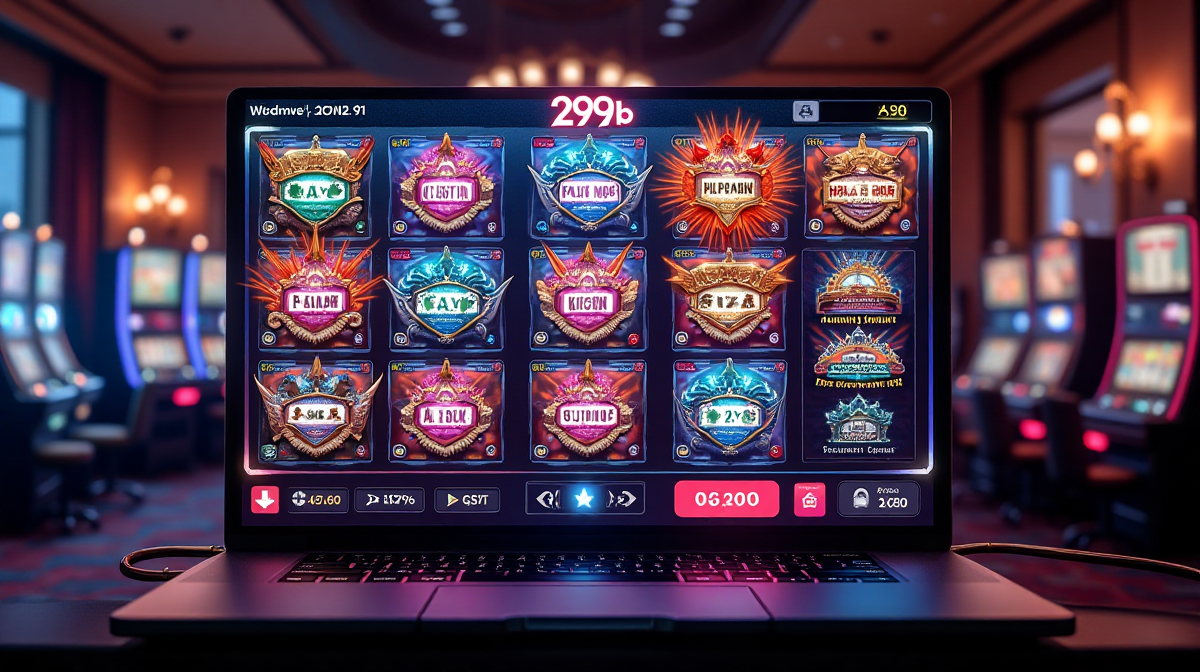Activate the glowing blue star button
Screen dimensions: 1200x672
(584, 498)
